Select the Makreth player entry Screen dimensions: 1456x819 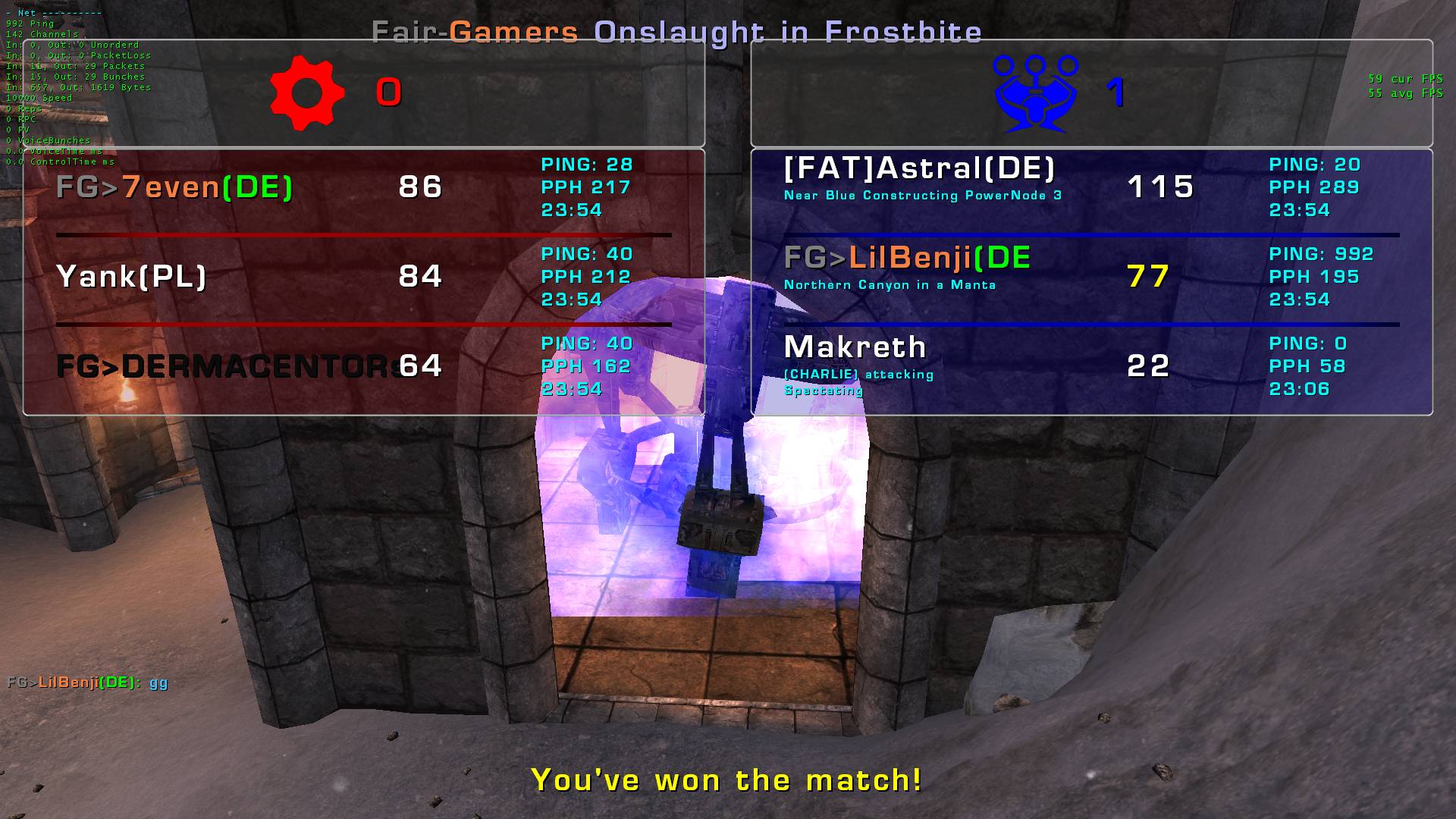click(855, 348)
